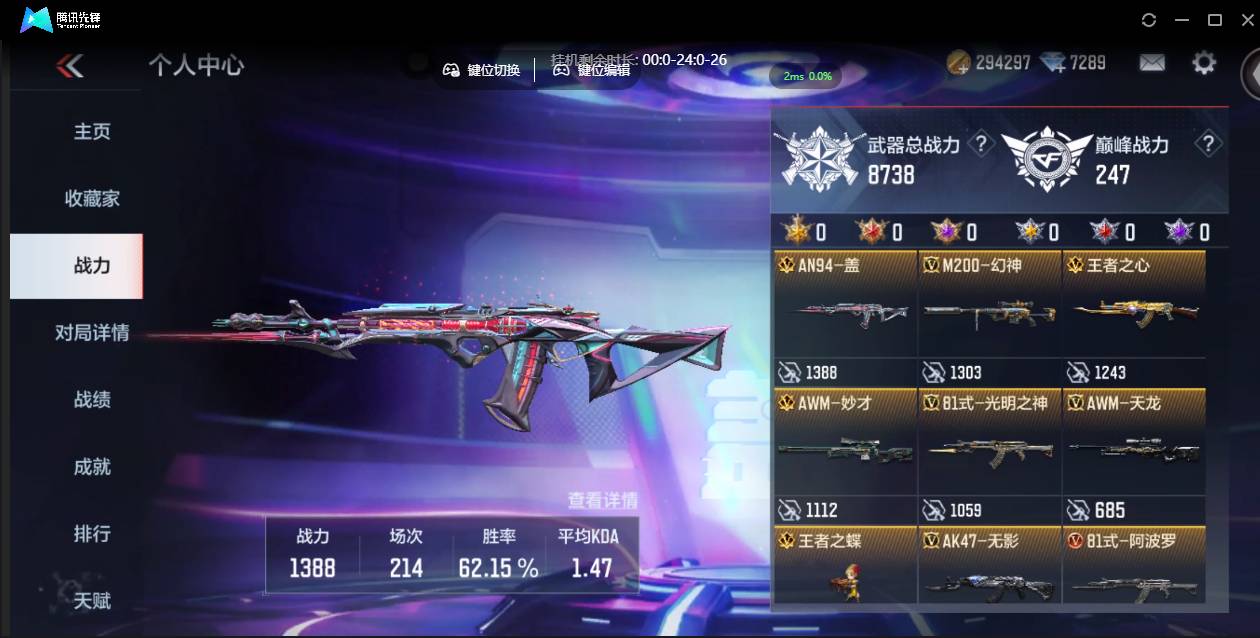Switch to the 排行 tab

pos(91,534)
